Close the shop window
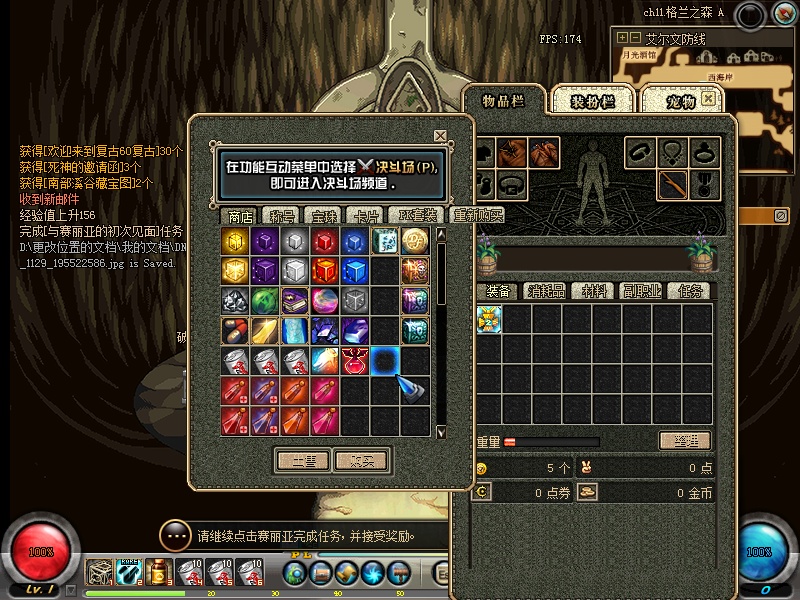Image resolution: width=800 pixels, height=600 pixels. [440, 136]
